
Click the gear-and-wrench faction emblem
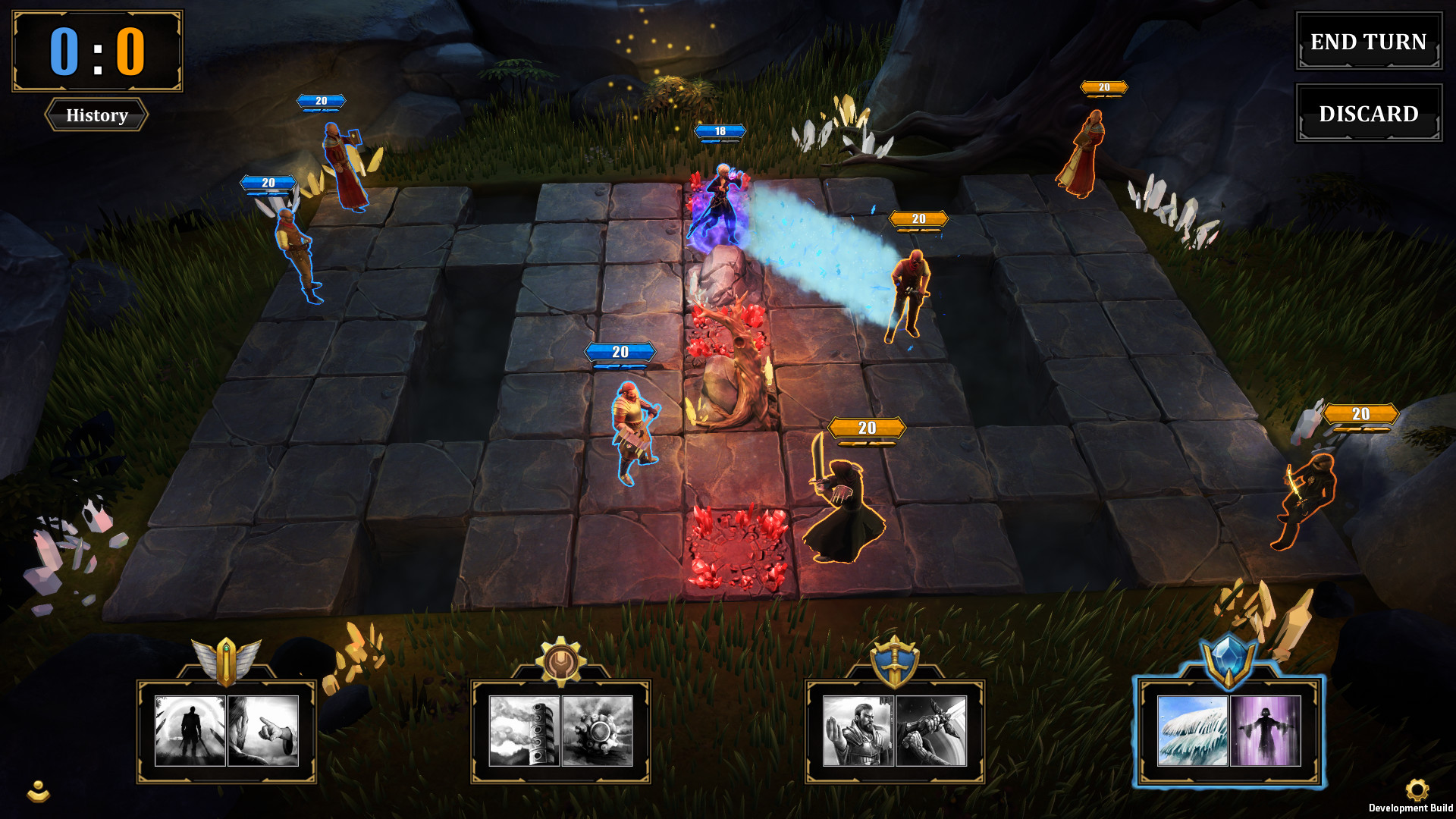tap(561, 661)
